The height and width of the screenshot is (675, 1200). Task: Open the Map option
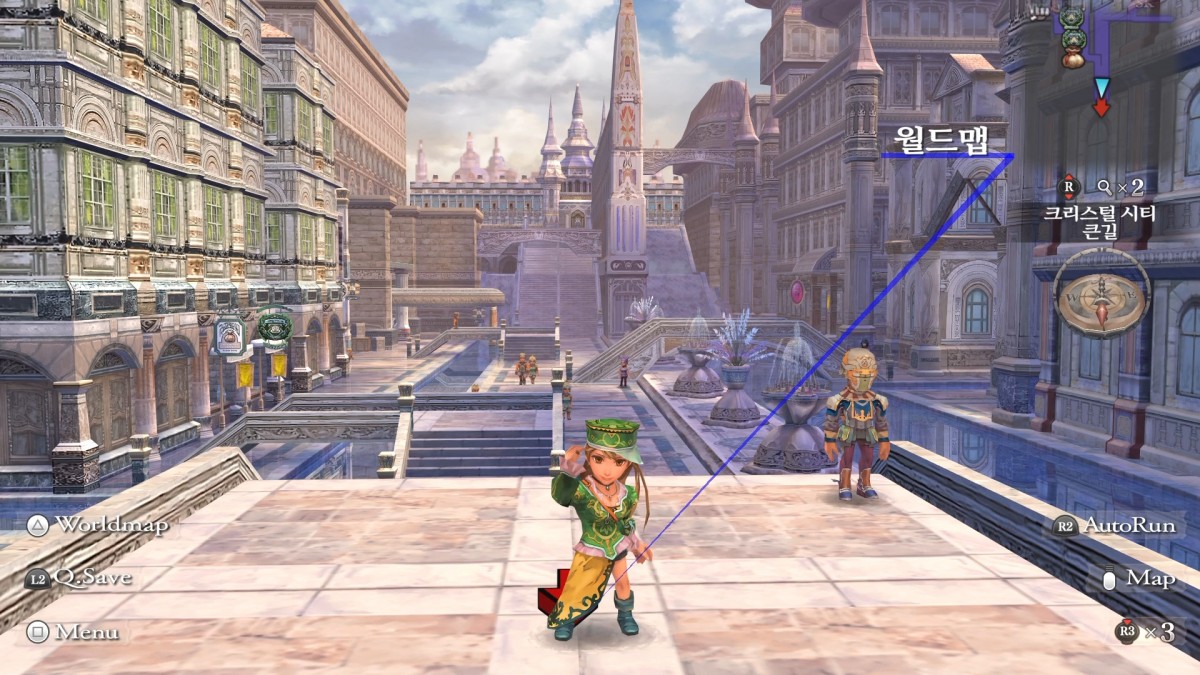tap(1138, 578)
